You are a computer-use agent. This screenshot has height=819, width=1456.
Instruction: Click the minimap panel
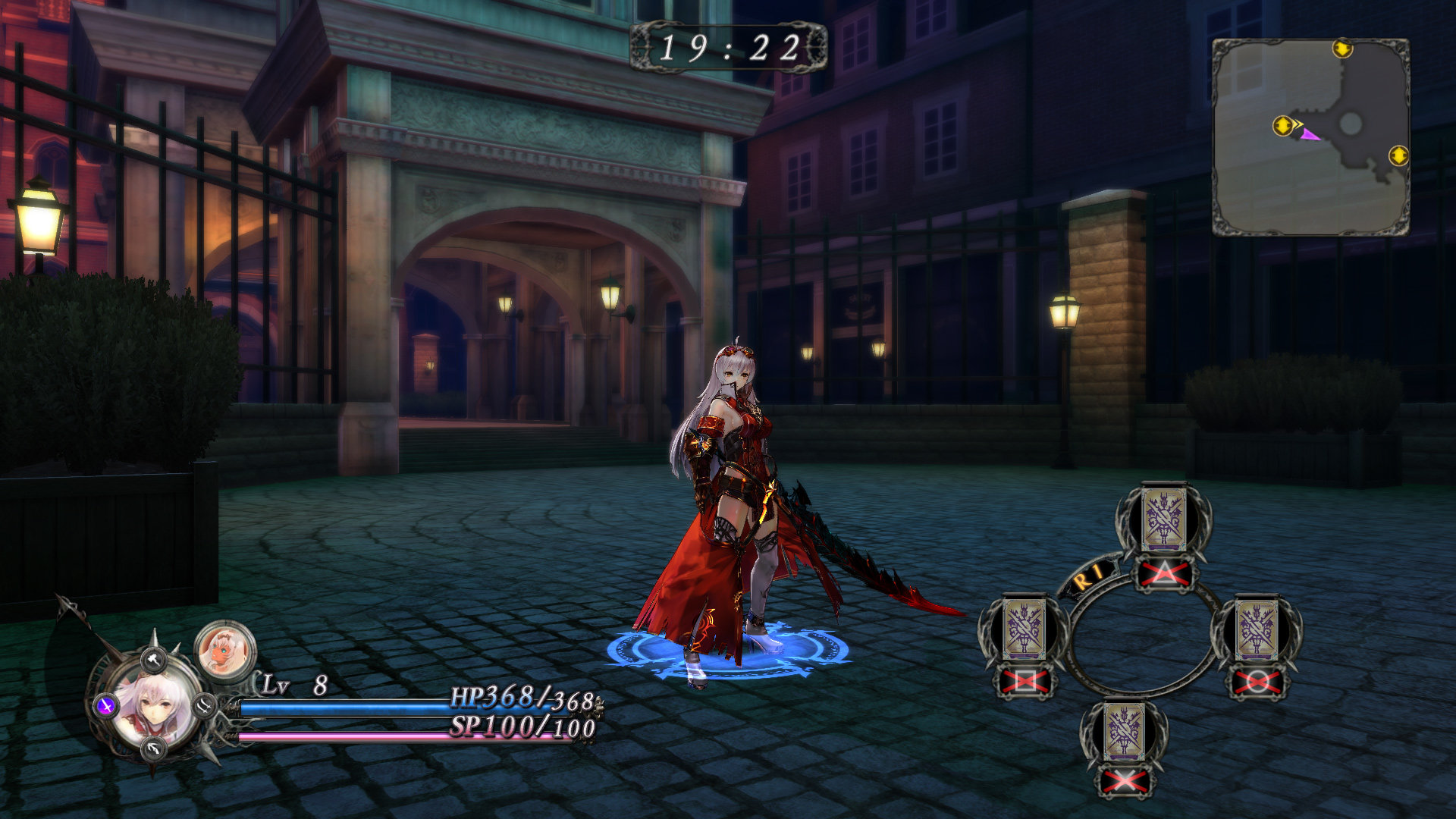tap(1311, 137)
